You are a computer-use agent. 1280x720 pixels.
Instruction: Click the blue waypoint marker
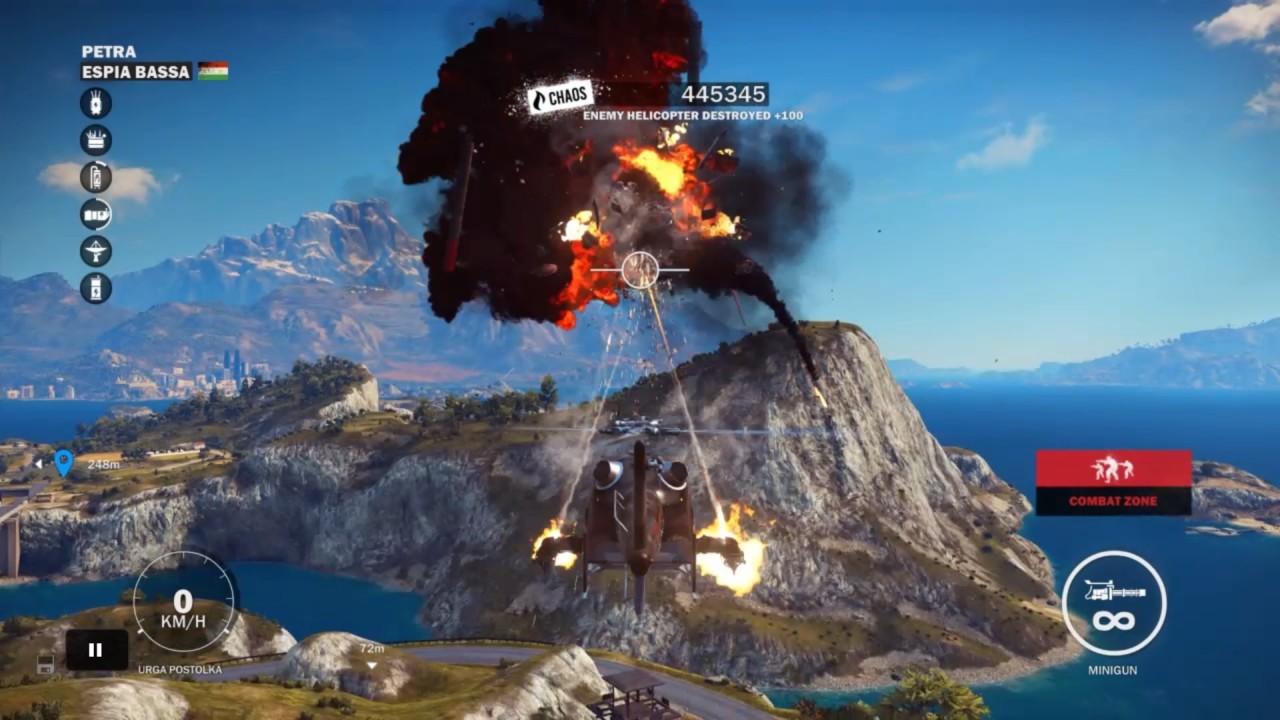(63, 462)
